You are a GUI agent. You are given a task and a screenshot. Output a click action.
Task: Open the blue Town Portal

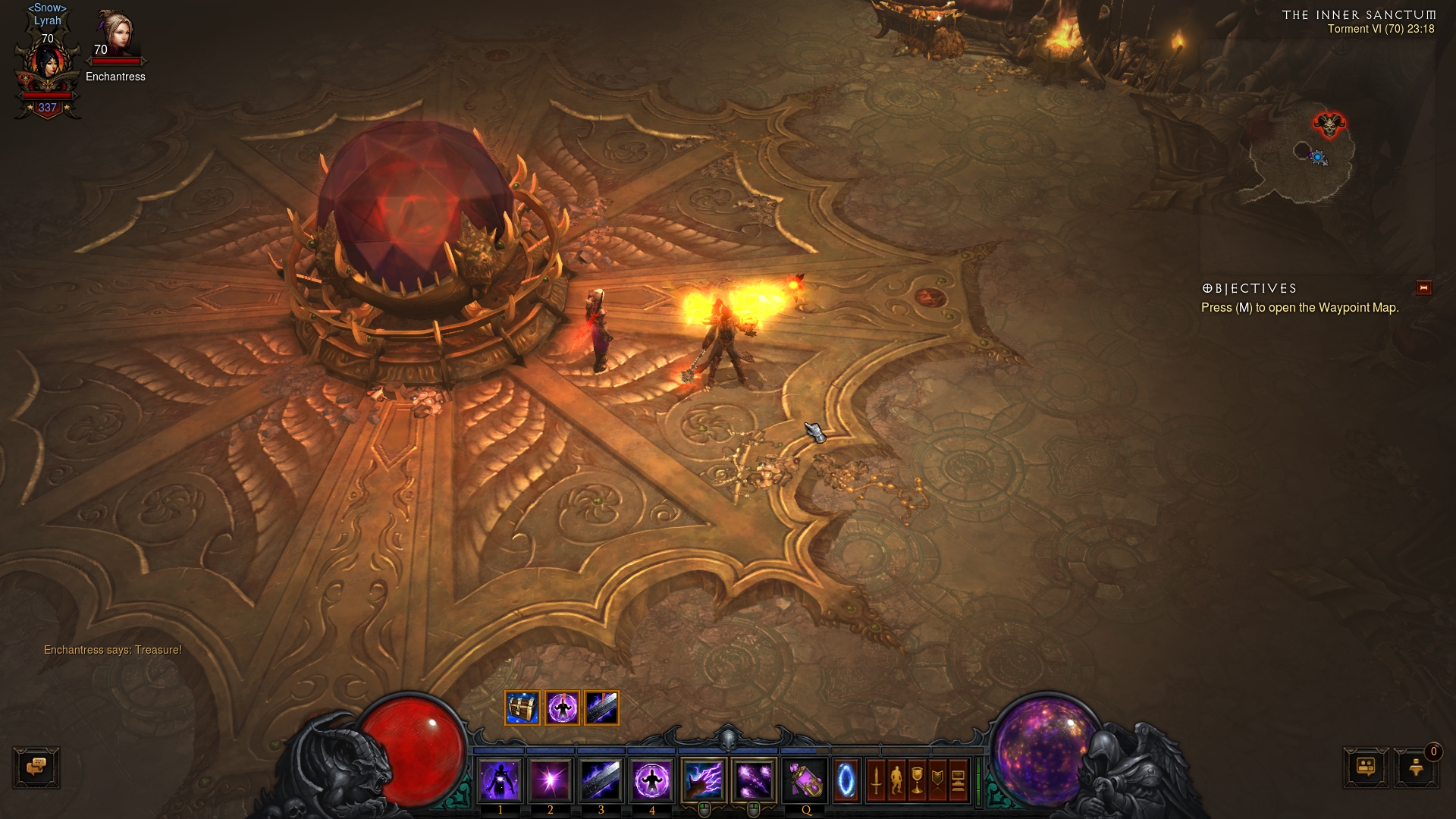click(846, 780)
